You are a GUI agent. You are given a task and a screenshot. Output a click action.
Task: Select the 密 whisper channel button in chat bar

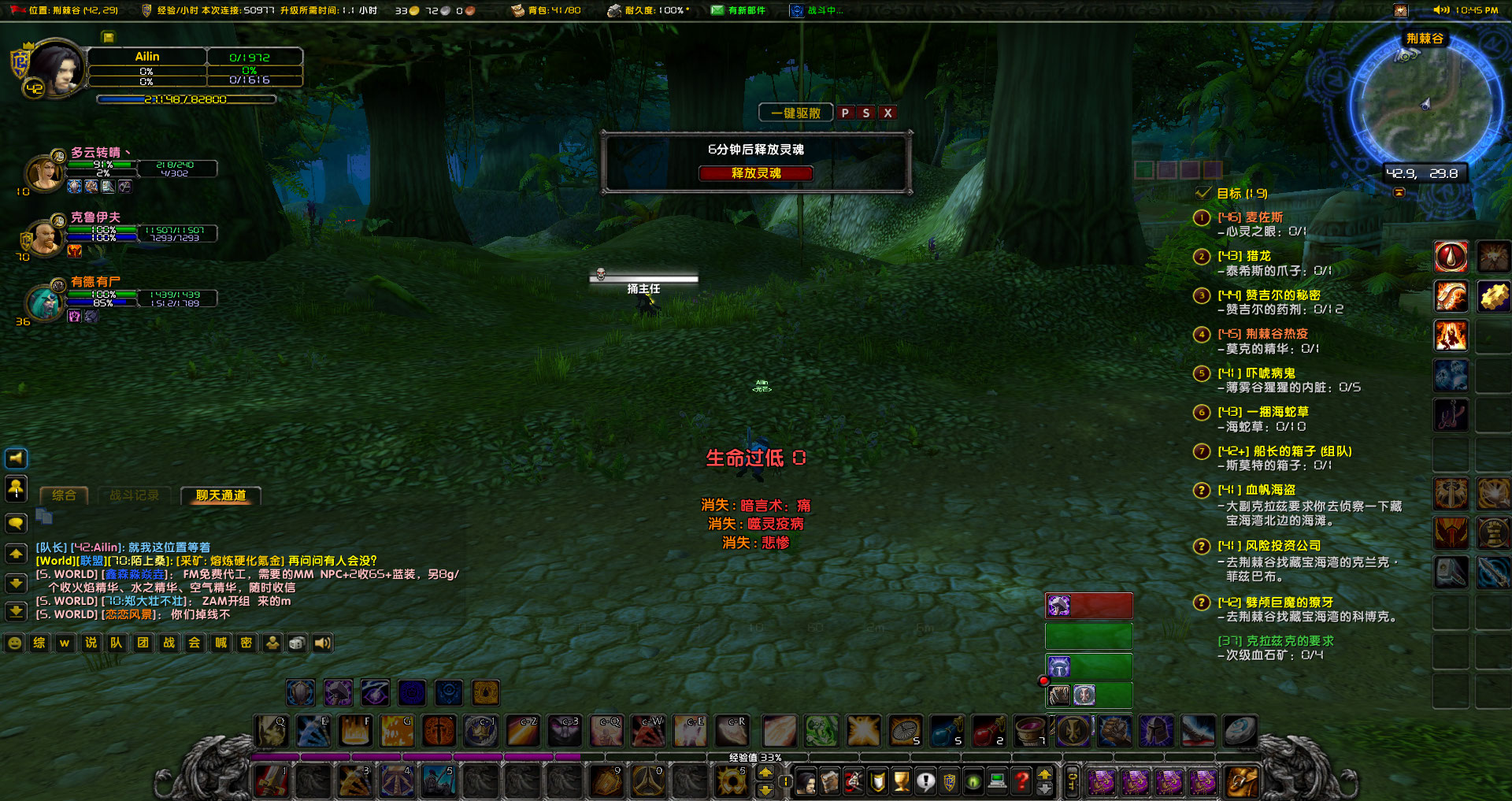pos(246,643)
